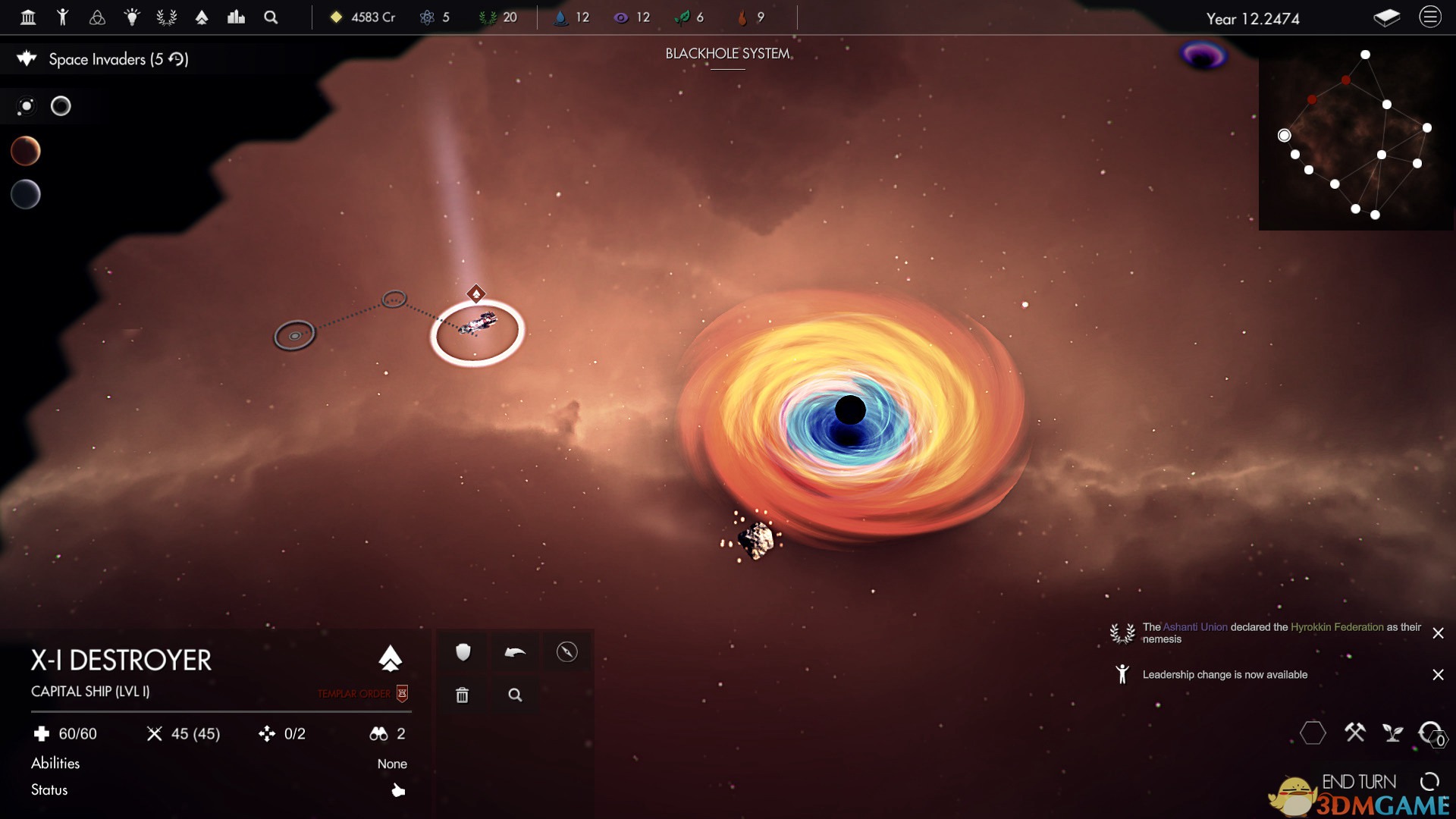Open the bar chart statistics menu
Image resolution: width=1456 pixels, height=819 pixels.
pyautogui.click(x=236, y=17)
